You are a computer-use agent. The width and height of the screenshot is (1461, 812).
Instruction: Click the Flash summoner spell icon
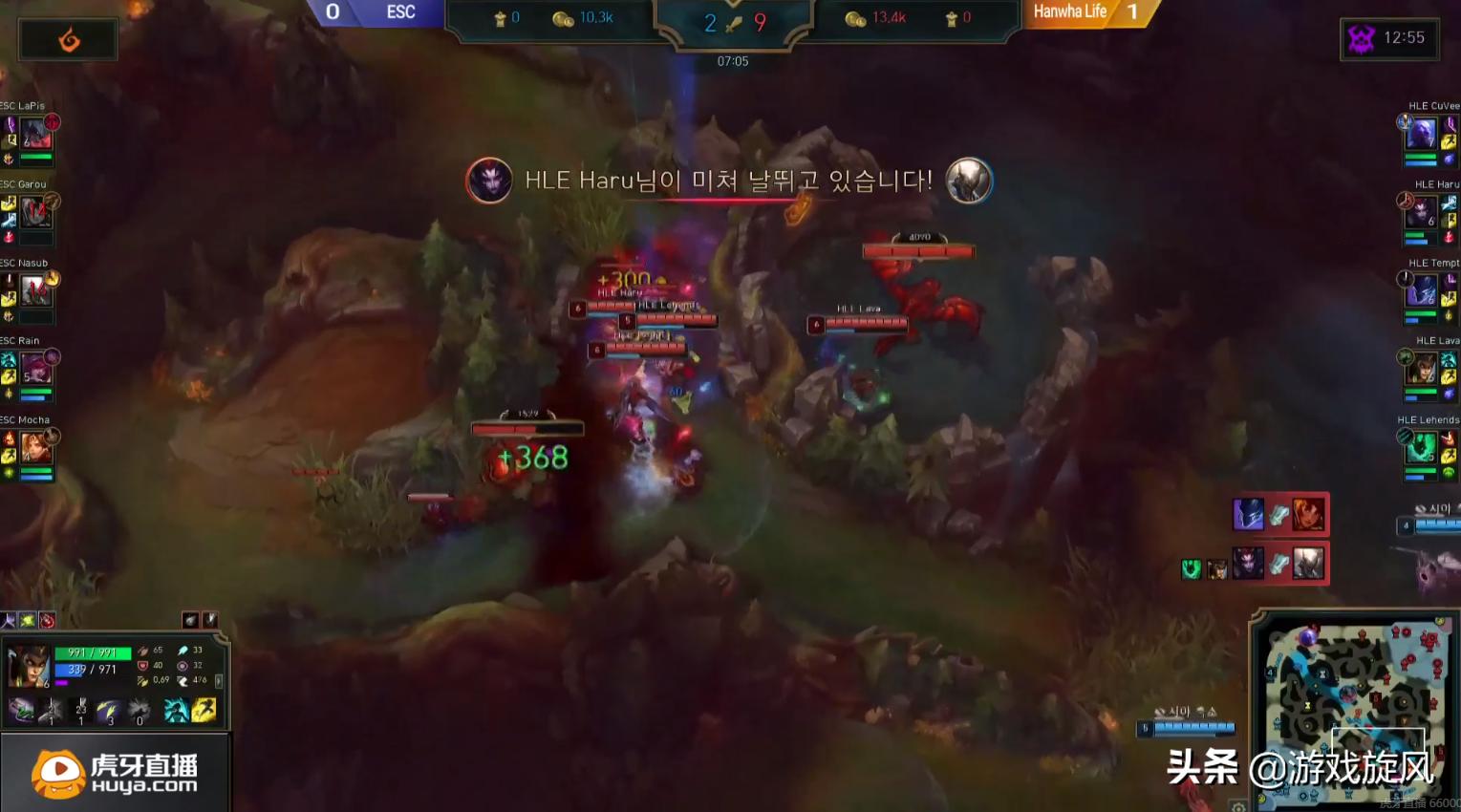(x=204, y=711)
